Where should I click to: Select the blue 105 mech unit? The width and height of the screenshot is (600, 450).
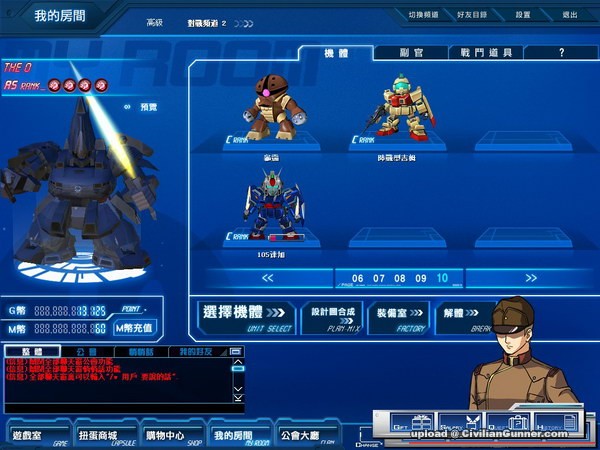tap(273, 208)
